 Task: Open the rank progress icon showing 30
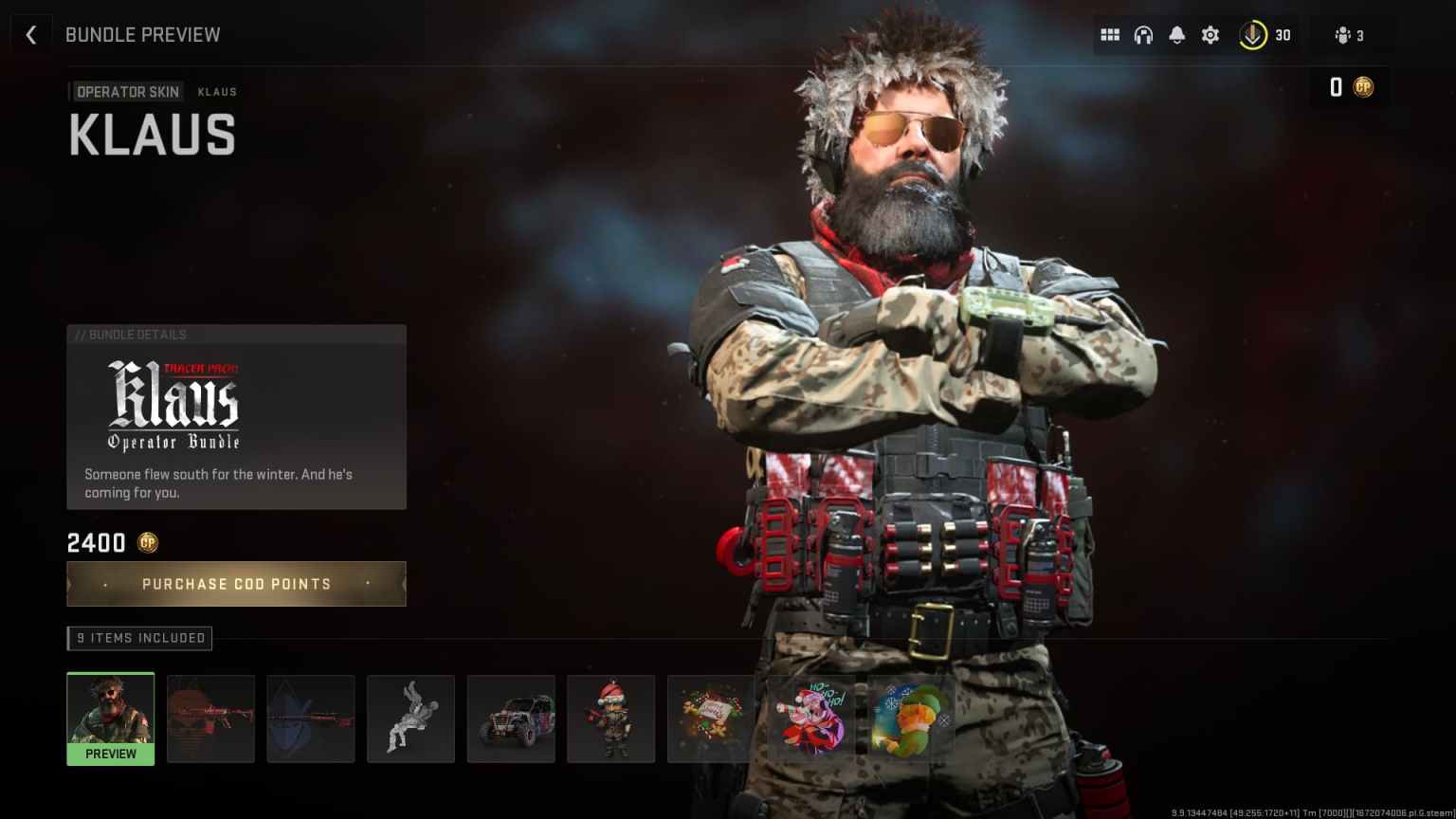[1265, 35]
